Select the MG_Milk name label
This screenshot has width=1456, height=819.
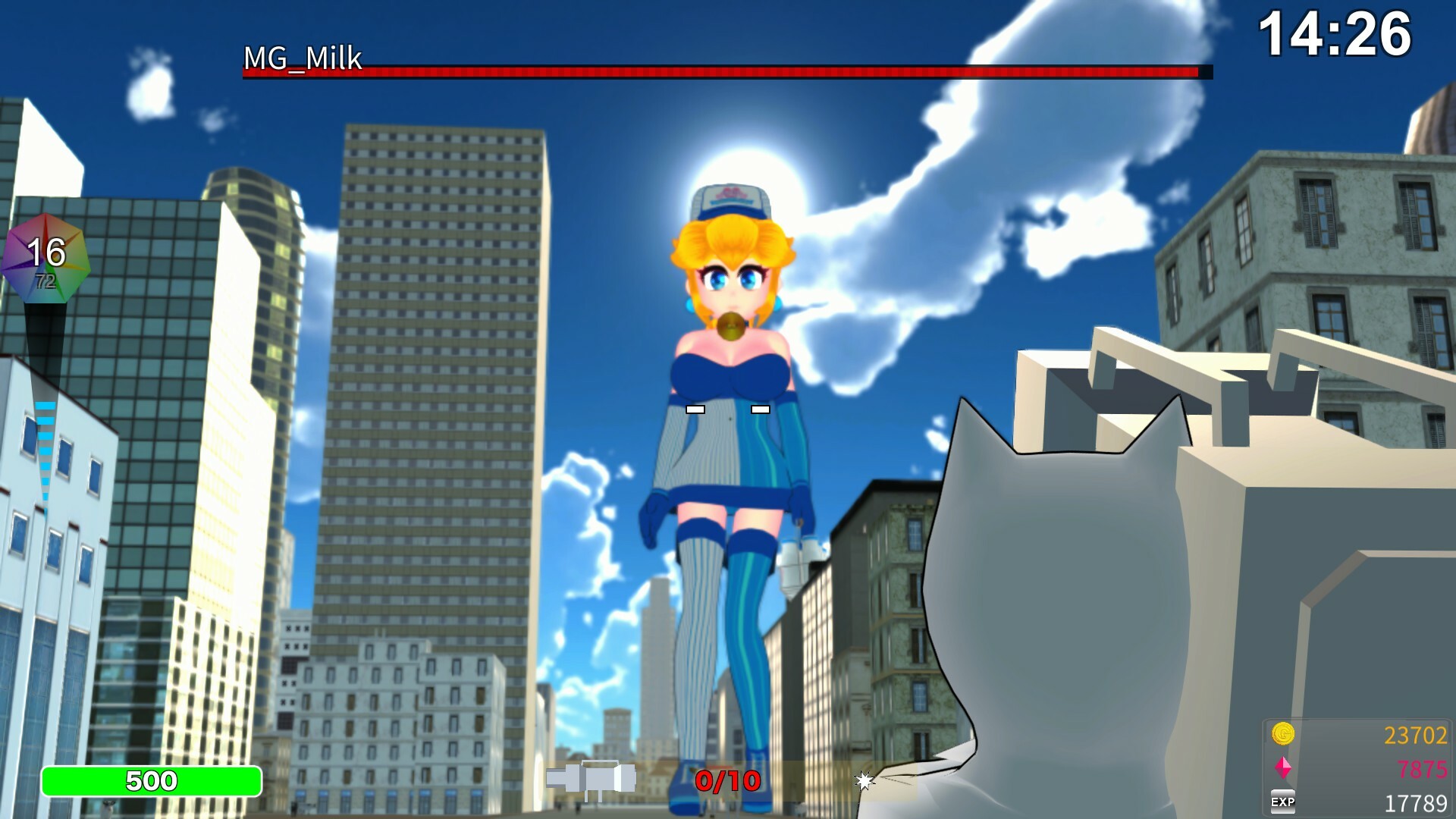tap(302, 58)
